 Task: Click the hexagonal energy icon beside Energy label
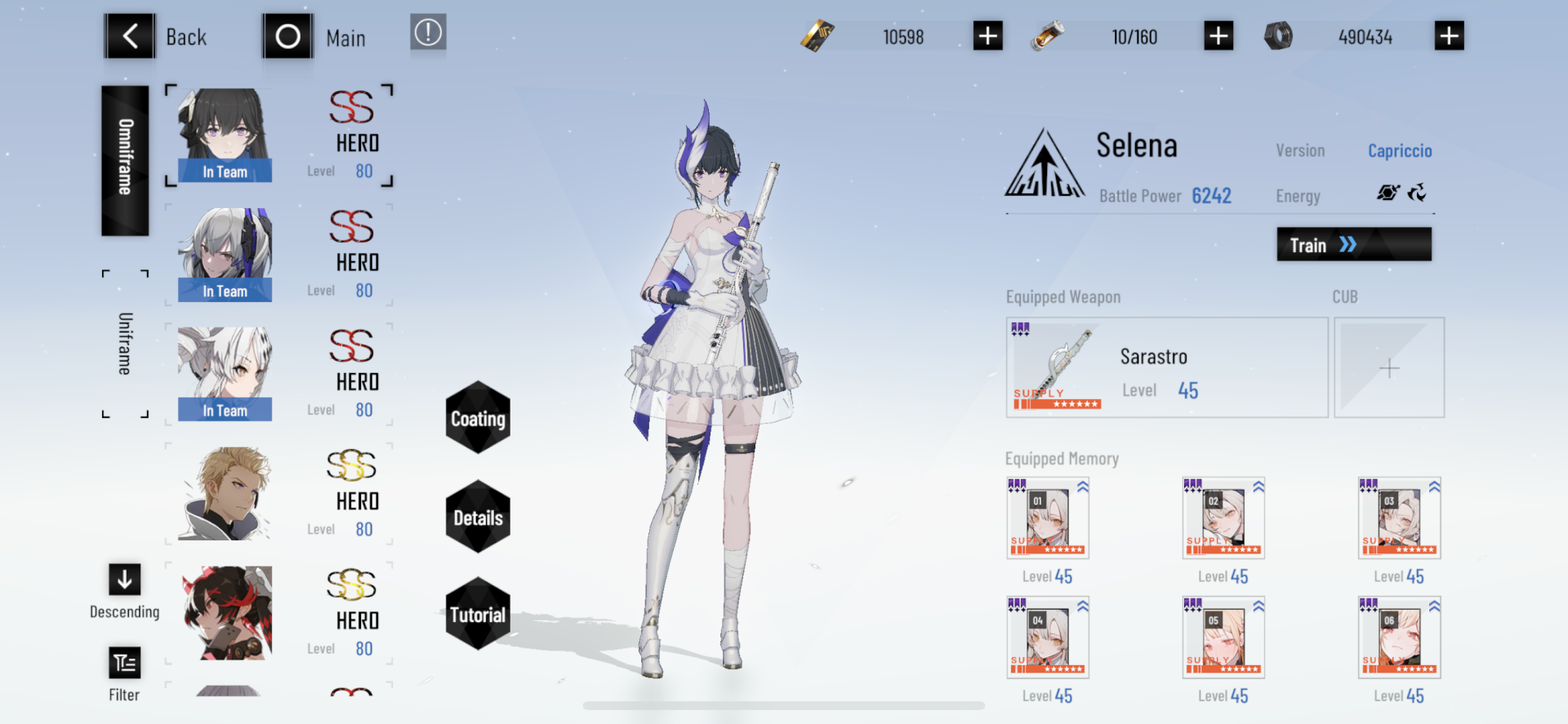click(x=1387, y=193)
